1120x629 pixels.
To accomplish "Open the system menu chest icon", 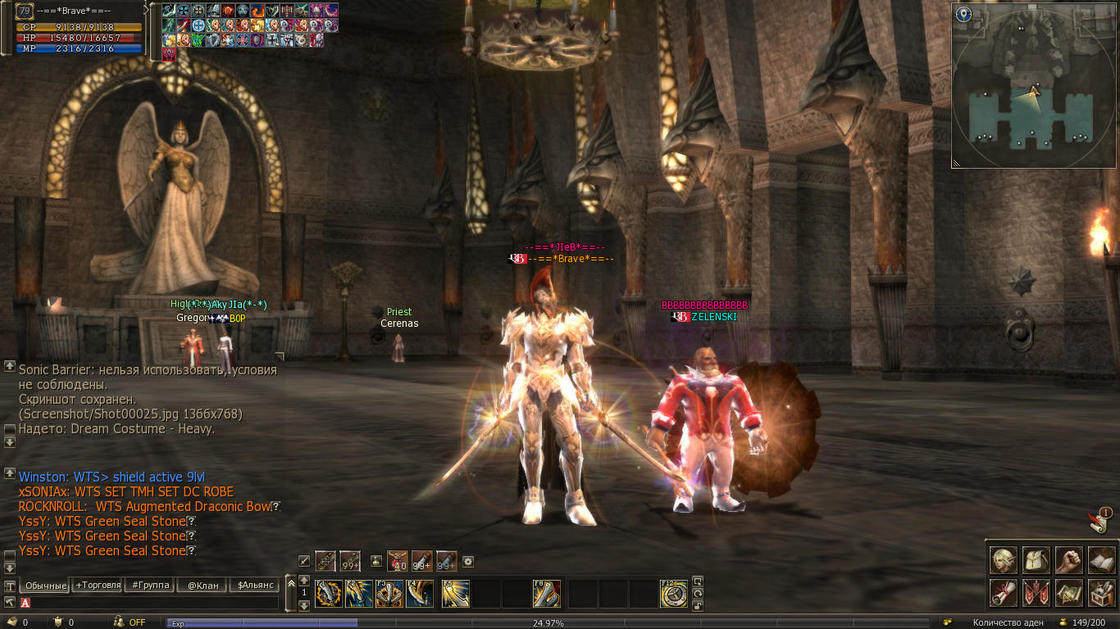I will pyautogui.click(x=1101, y=593).
